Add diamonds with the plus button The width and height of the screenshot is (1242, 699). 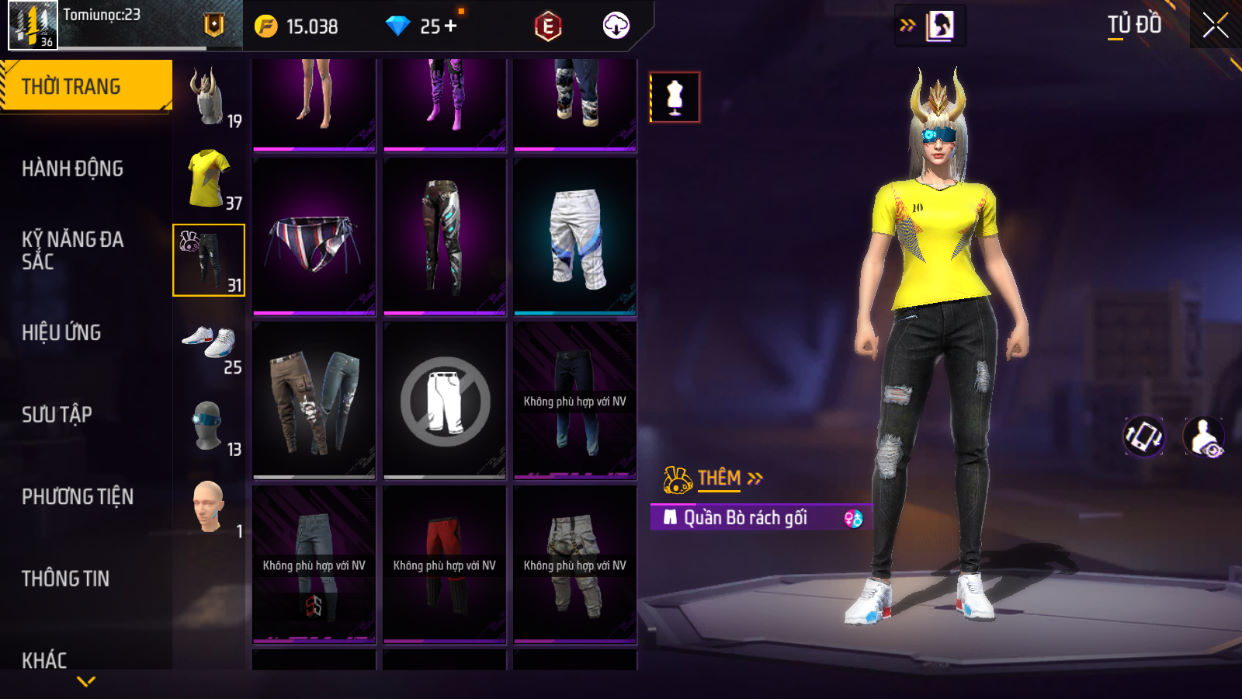(x=450, y=26)
